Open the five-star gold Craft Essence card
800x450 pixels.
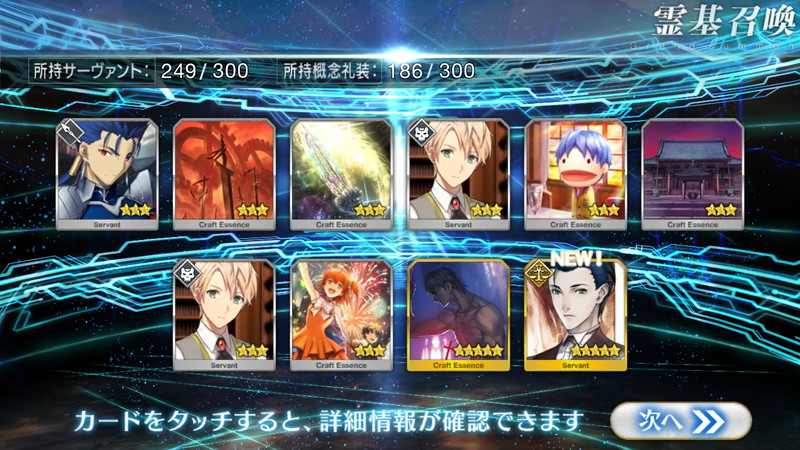point(458,314)
